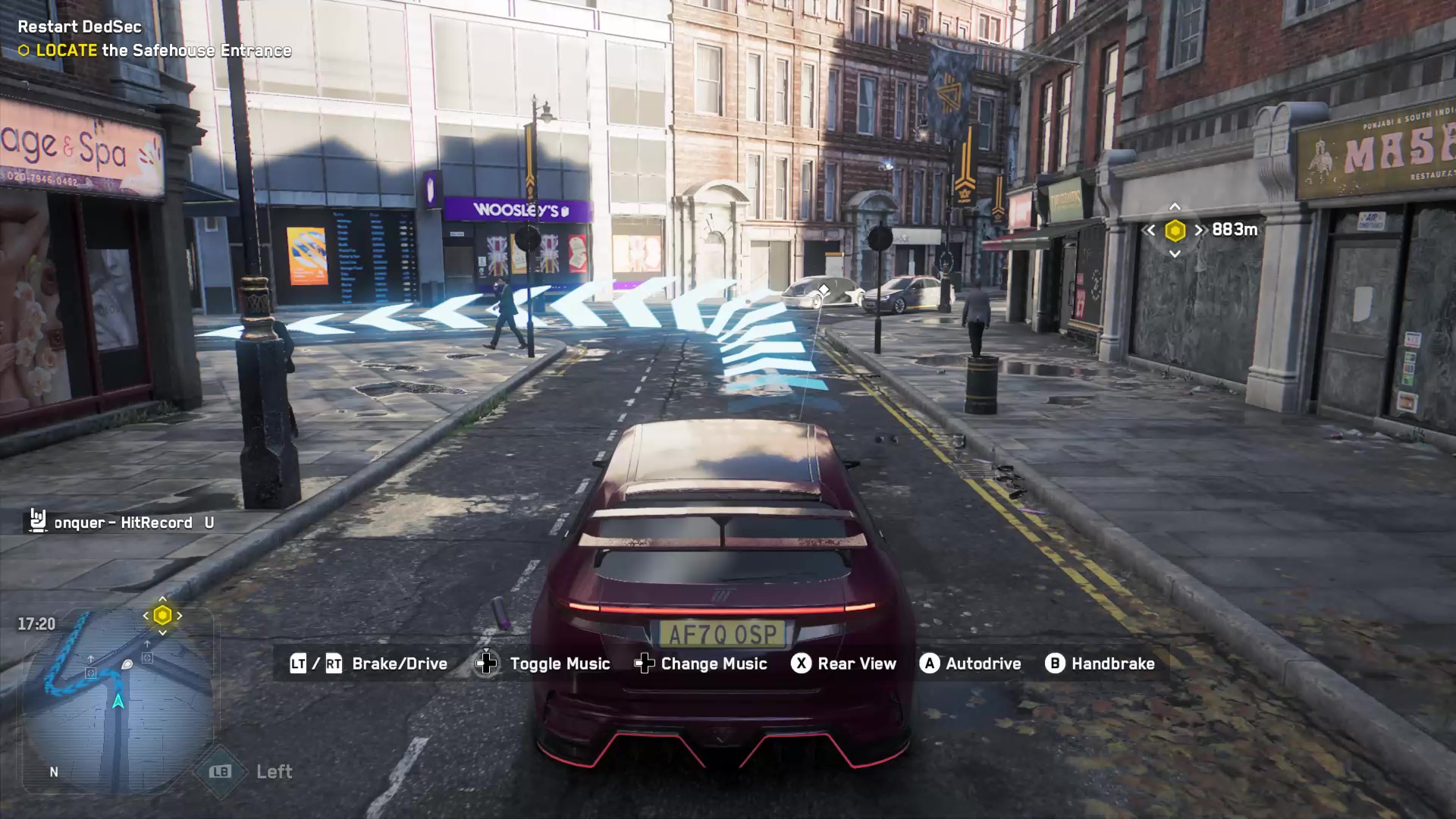Image resolution: width=1456 pixels, height=819 pixels.
Task: Select the player arrow on the minimap
Action: click(x=118, y=701)
